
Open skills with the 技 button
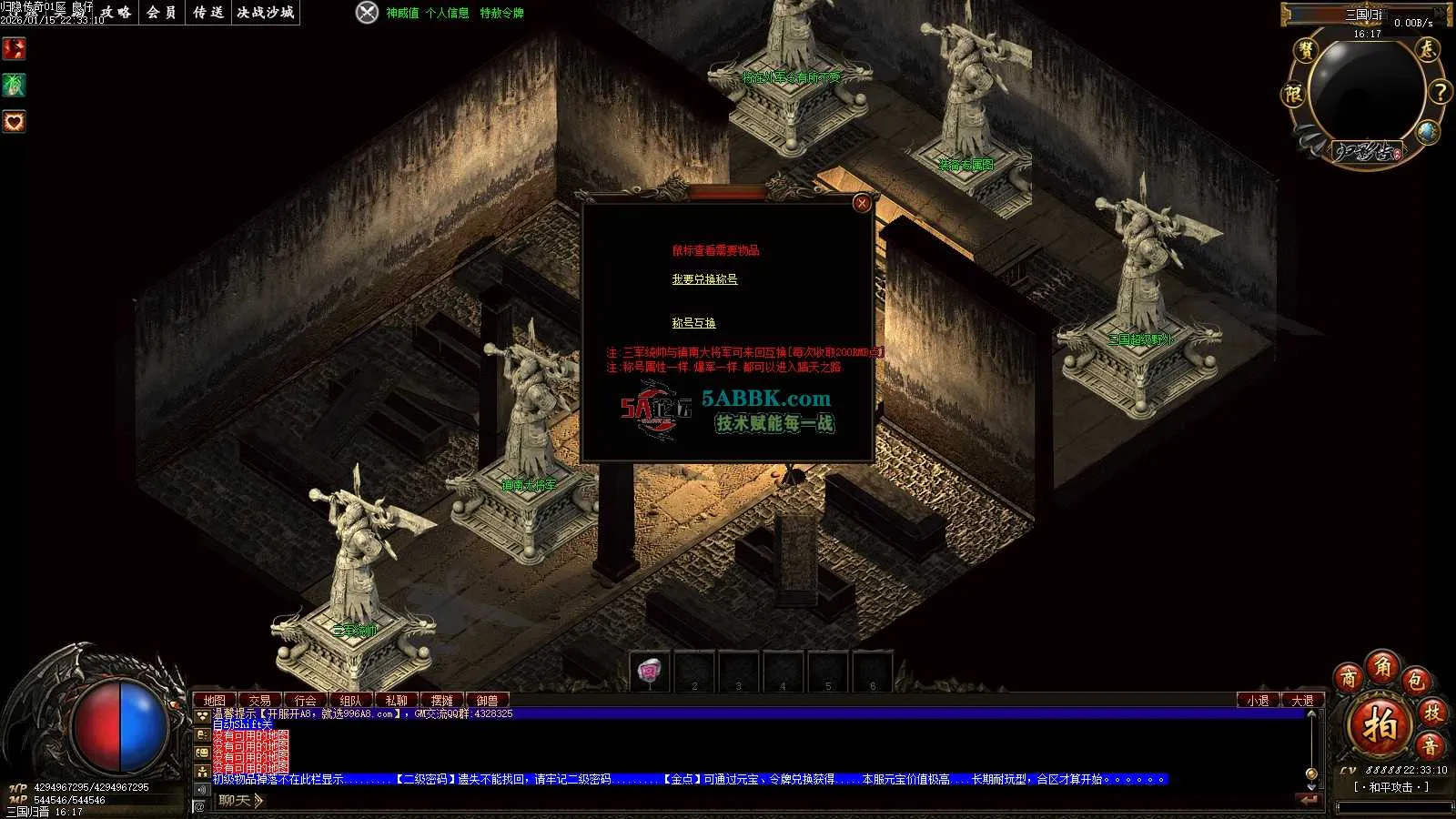click(x=1432, y=713)
